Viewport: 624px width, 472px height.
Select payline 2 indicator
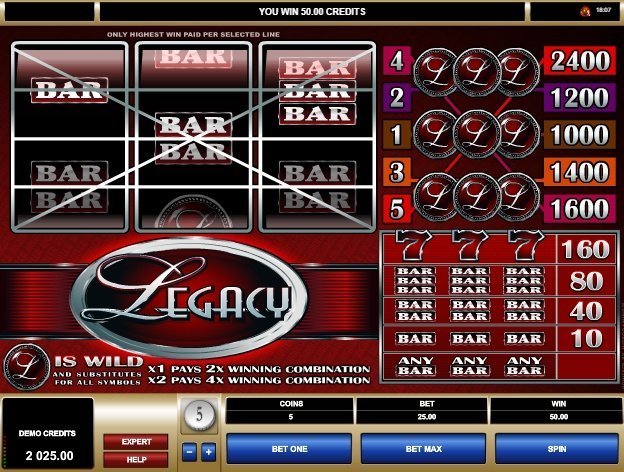click(396, 98)
